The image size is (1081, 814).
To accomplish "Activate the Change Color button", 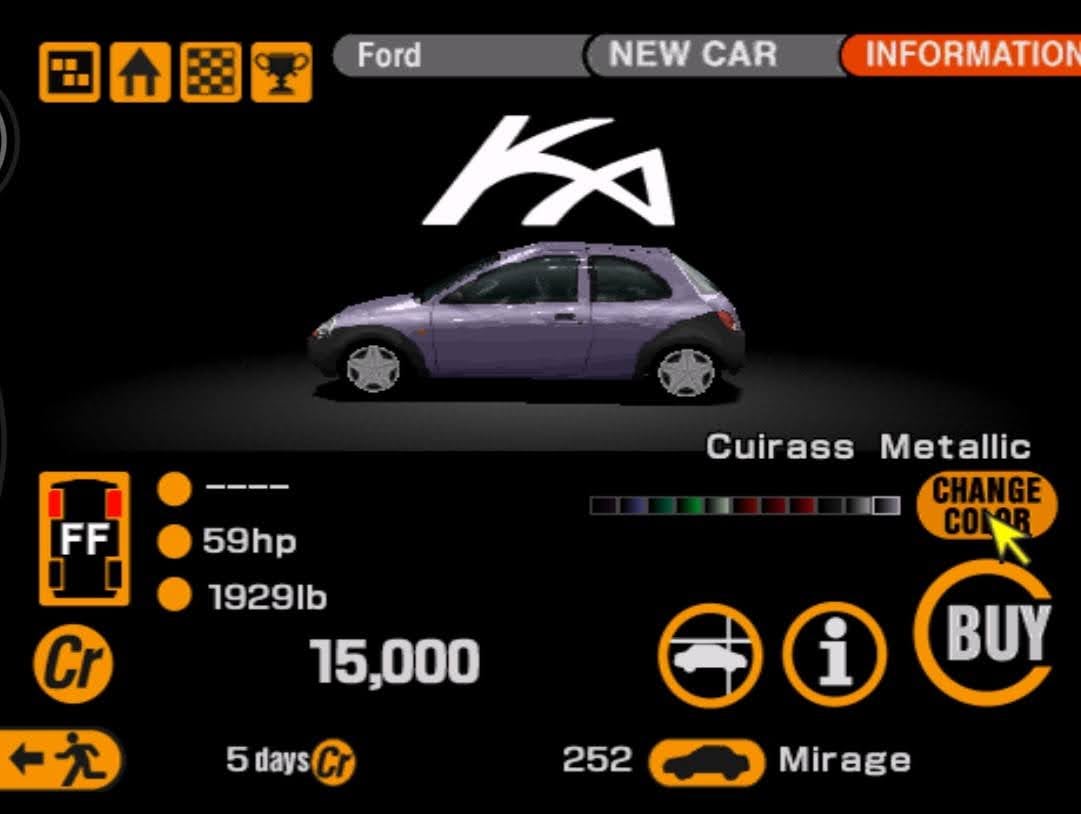I will (x=986, y=505).
